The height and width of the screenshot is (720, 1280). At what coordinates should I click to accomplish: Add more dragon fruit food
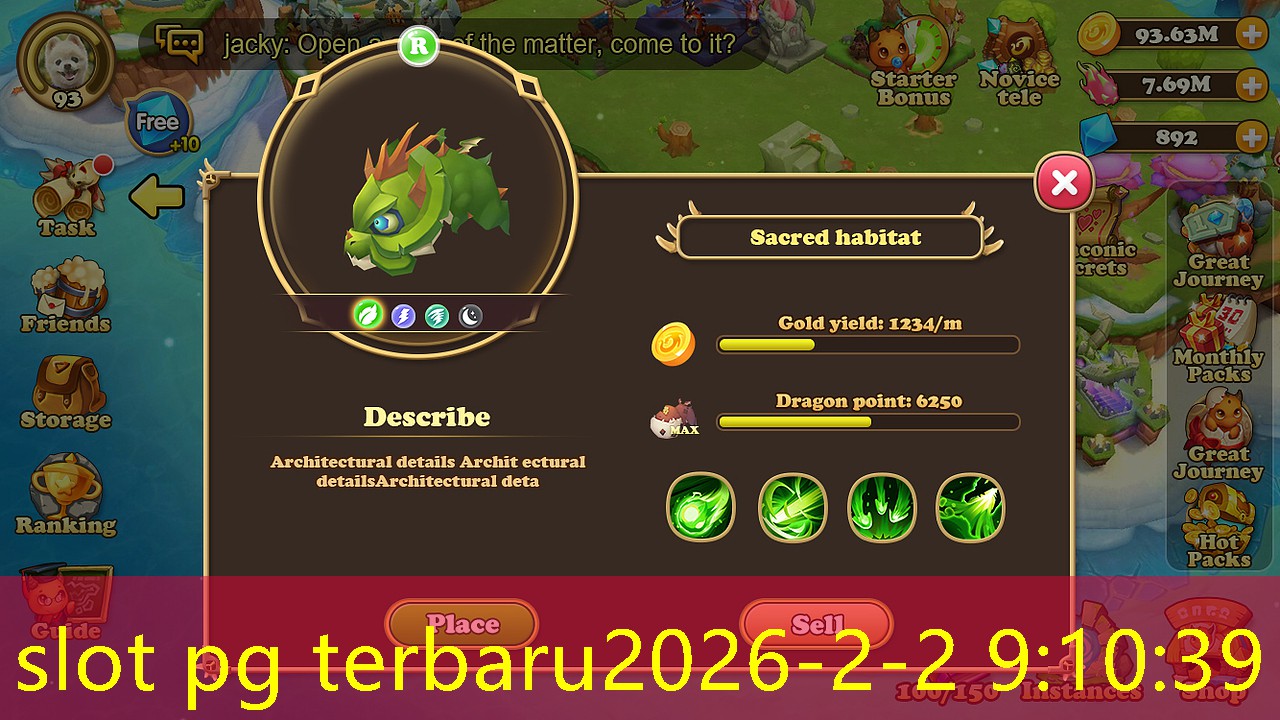click(1251, 85)
